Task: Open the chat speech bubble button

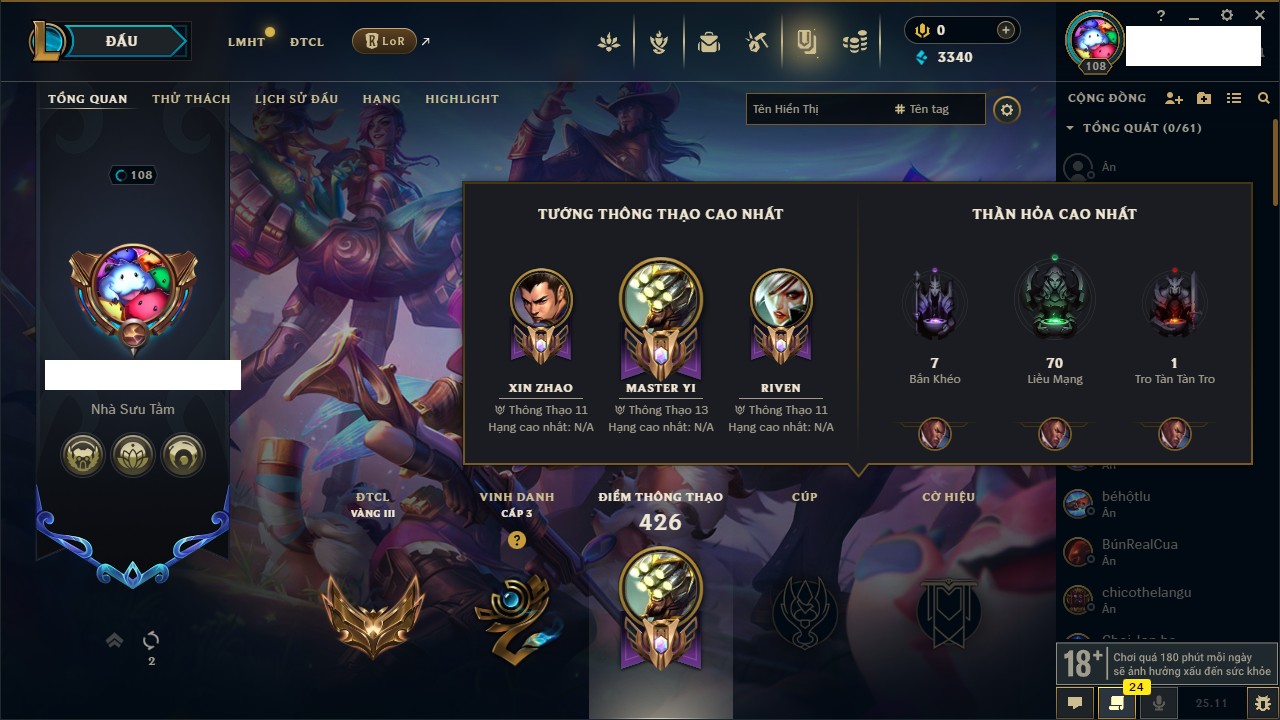Action: coord(1075,703)
